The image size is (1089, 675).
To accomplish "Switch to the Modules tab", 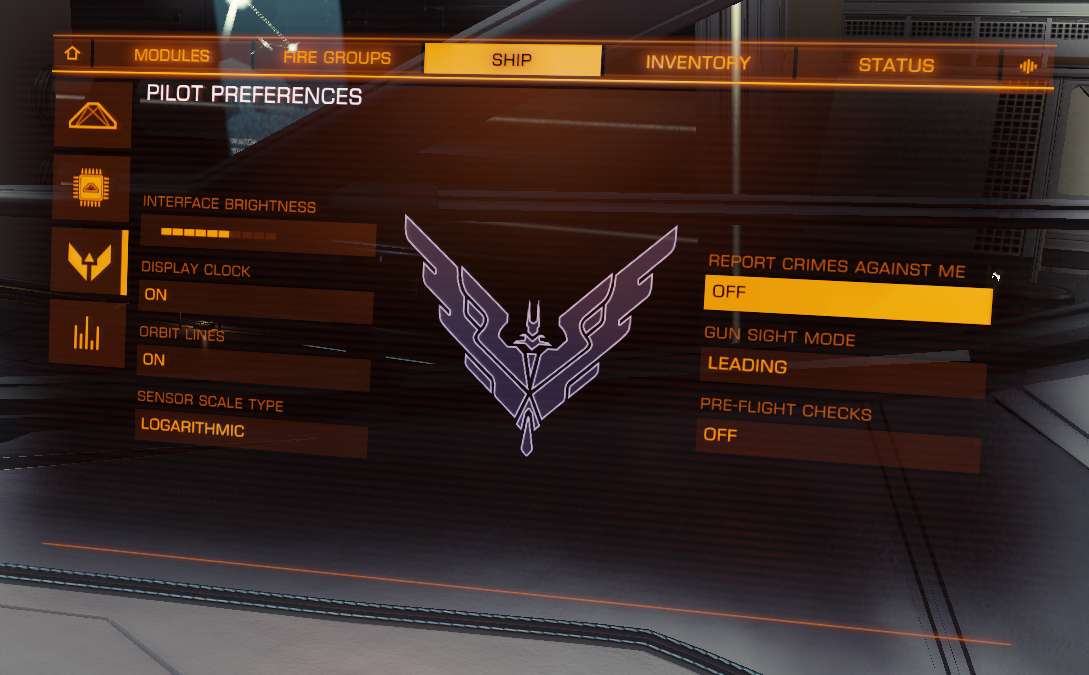I will [x=172, y=56].
